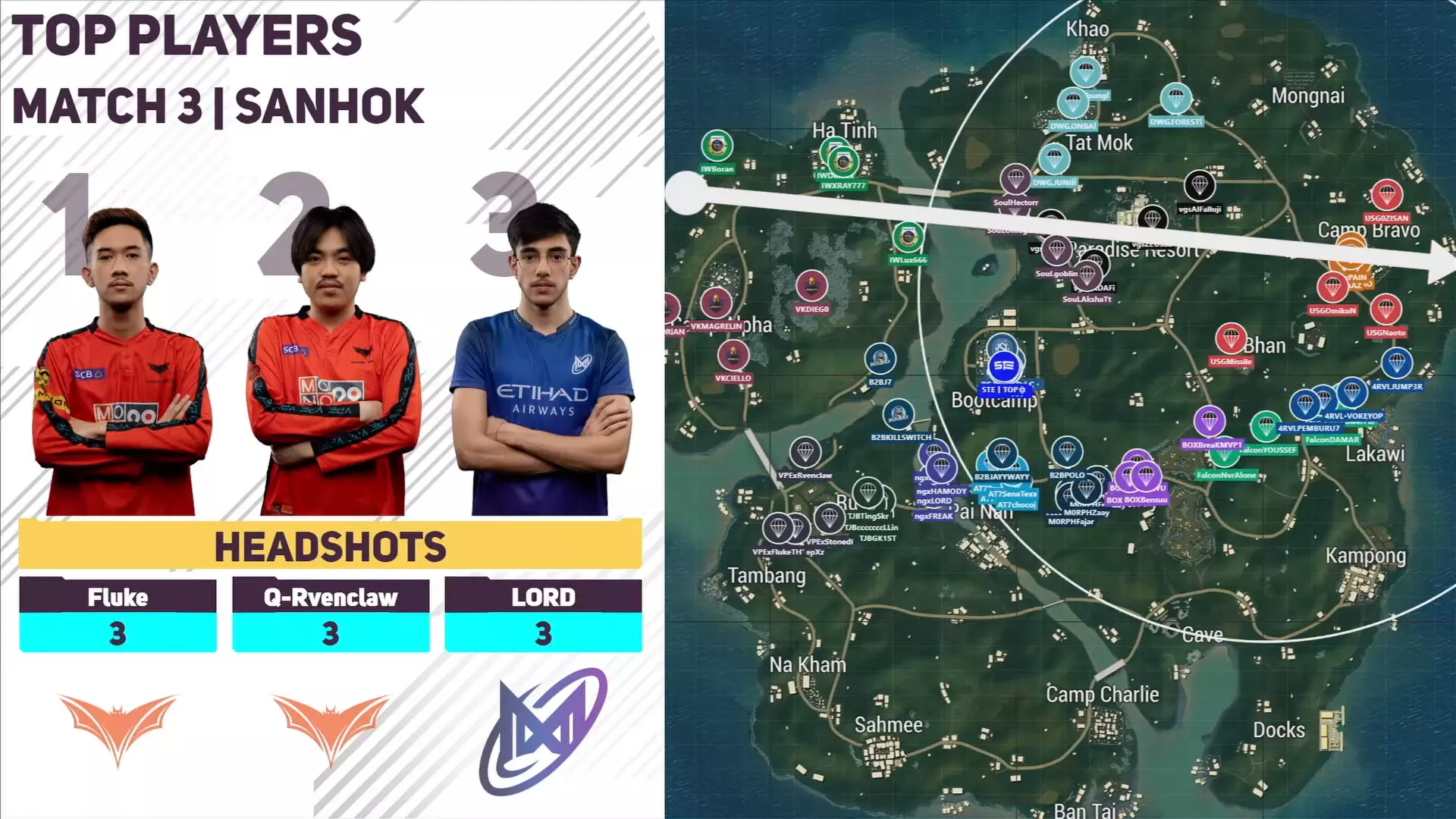Click the VKCIELLO map marker

tap(733, 356)
